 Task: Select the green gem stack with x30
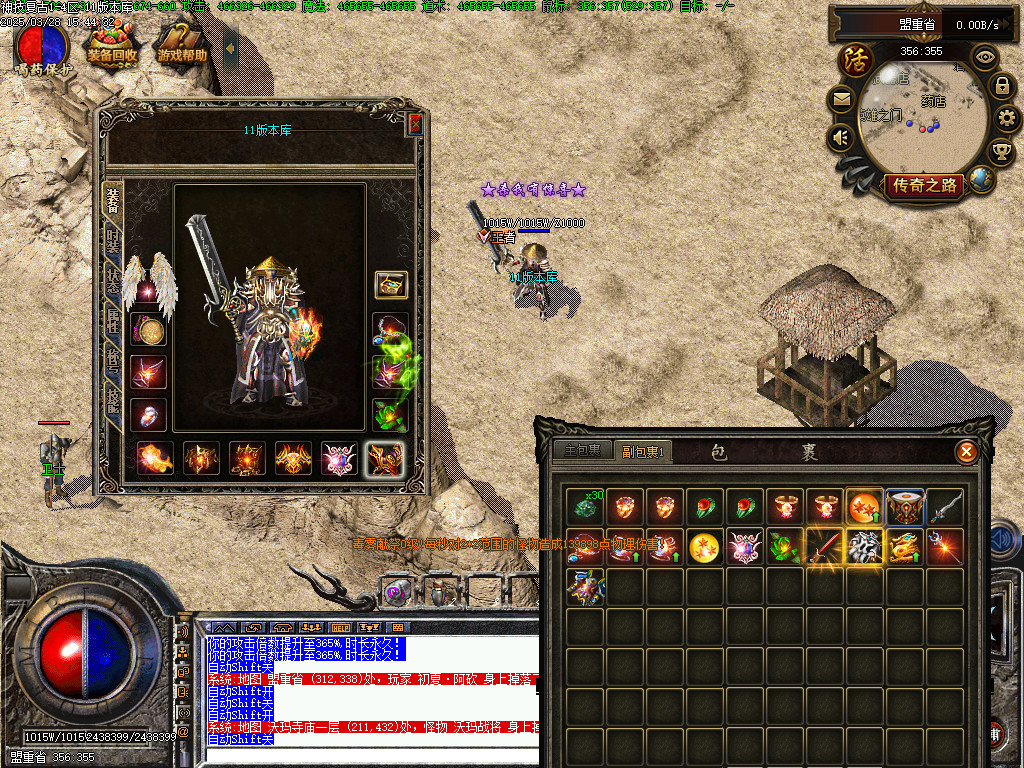585,507
